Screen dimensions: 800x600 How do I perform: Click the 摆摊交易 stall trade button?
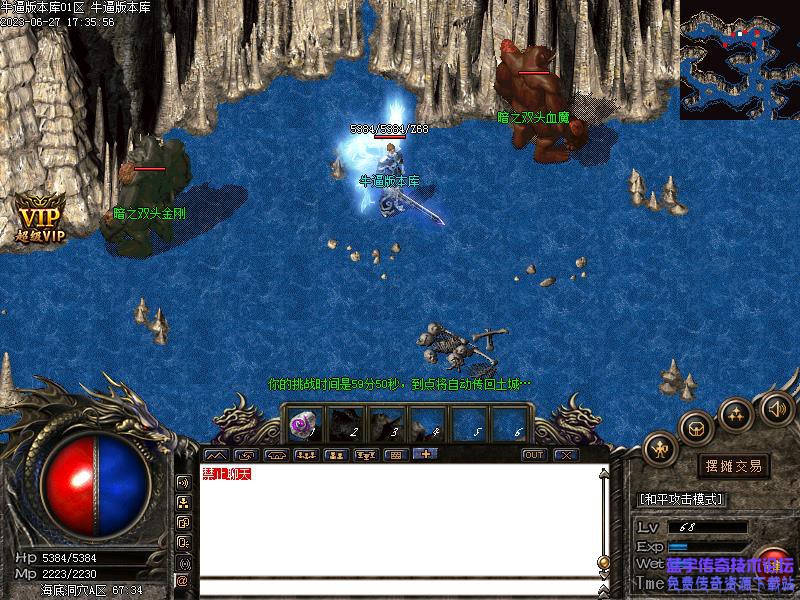(x=734, y=466)
